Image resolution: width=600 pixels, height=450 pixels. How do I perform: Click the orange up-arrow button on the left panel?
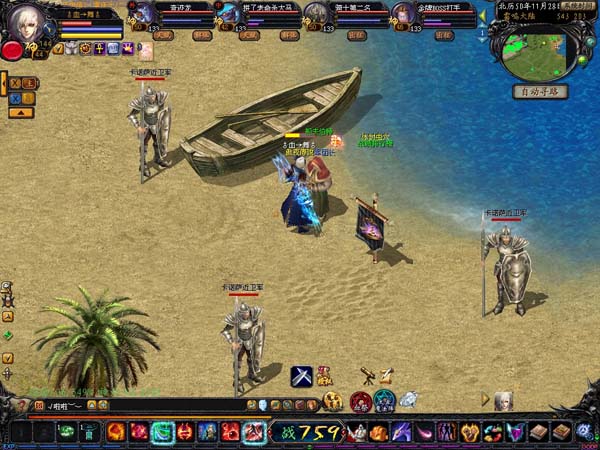coord(21,112)
